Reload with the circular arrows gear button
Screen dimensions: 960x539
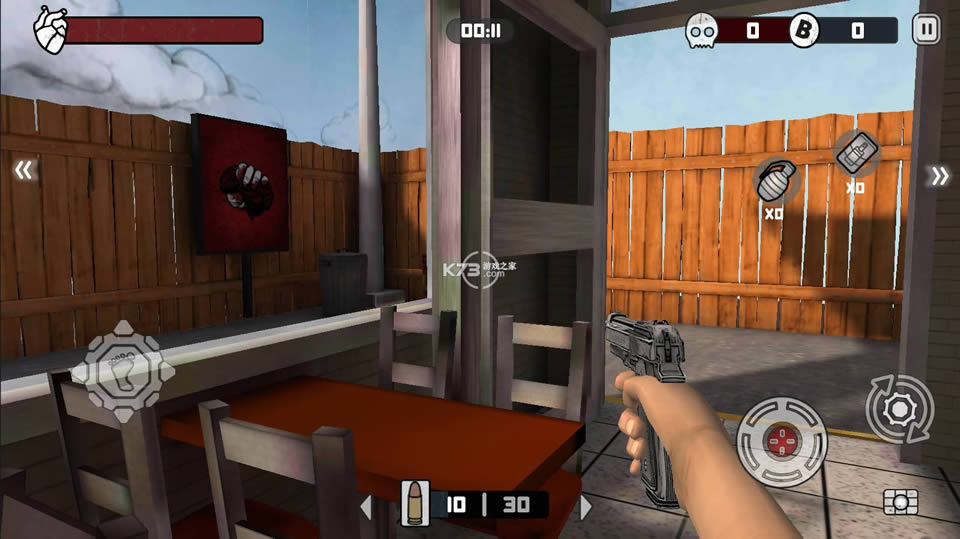(899, 408)
